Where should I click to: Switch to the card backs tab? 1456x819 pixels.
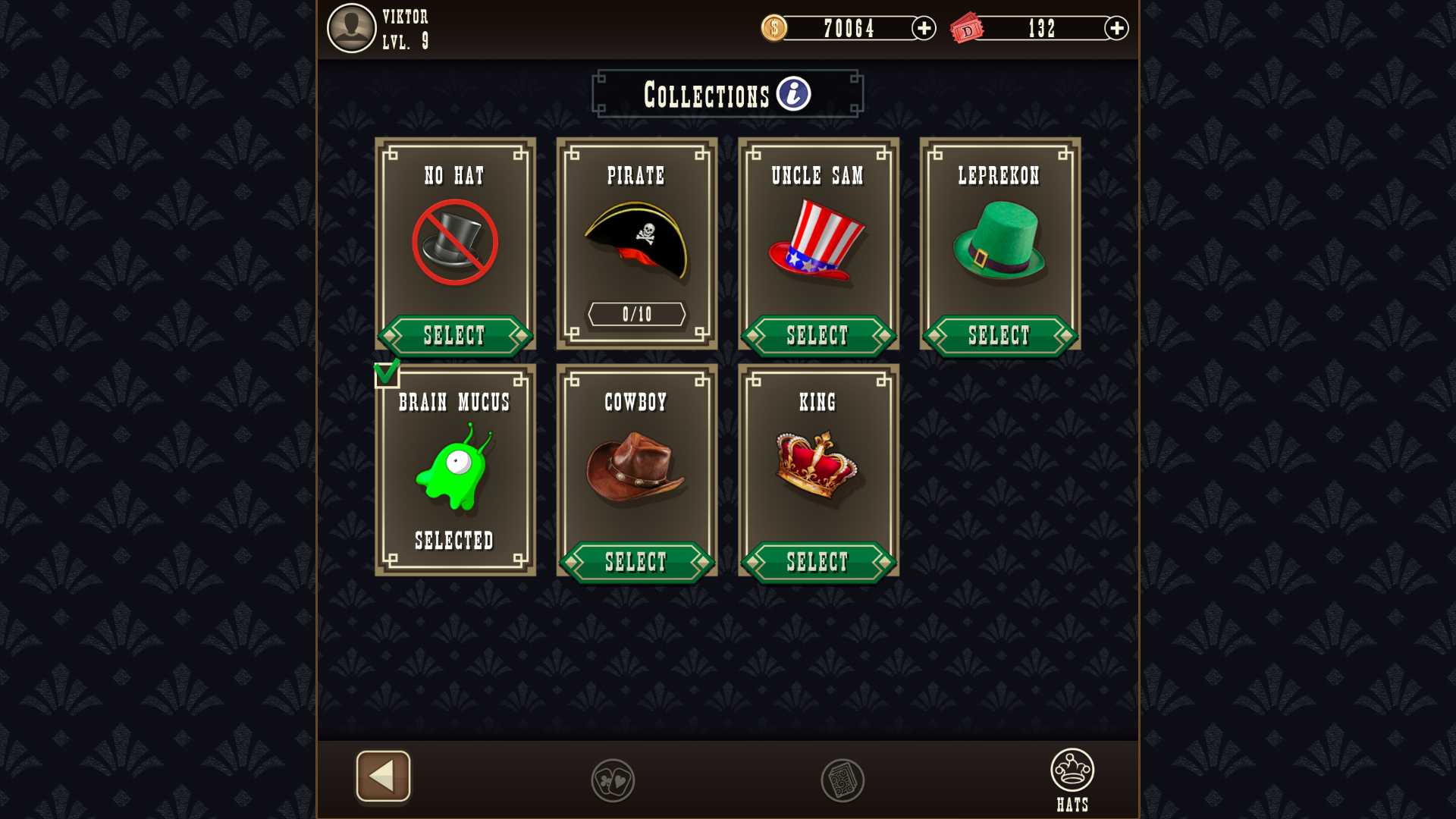click(843, 780)
